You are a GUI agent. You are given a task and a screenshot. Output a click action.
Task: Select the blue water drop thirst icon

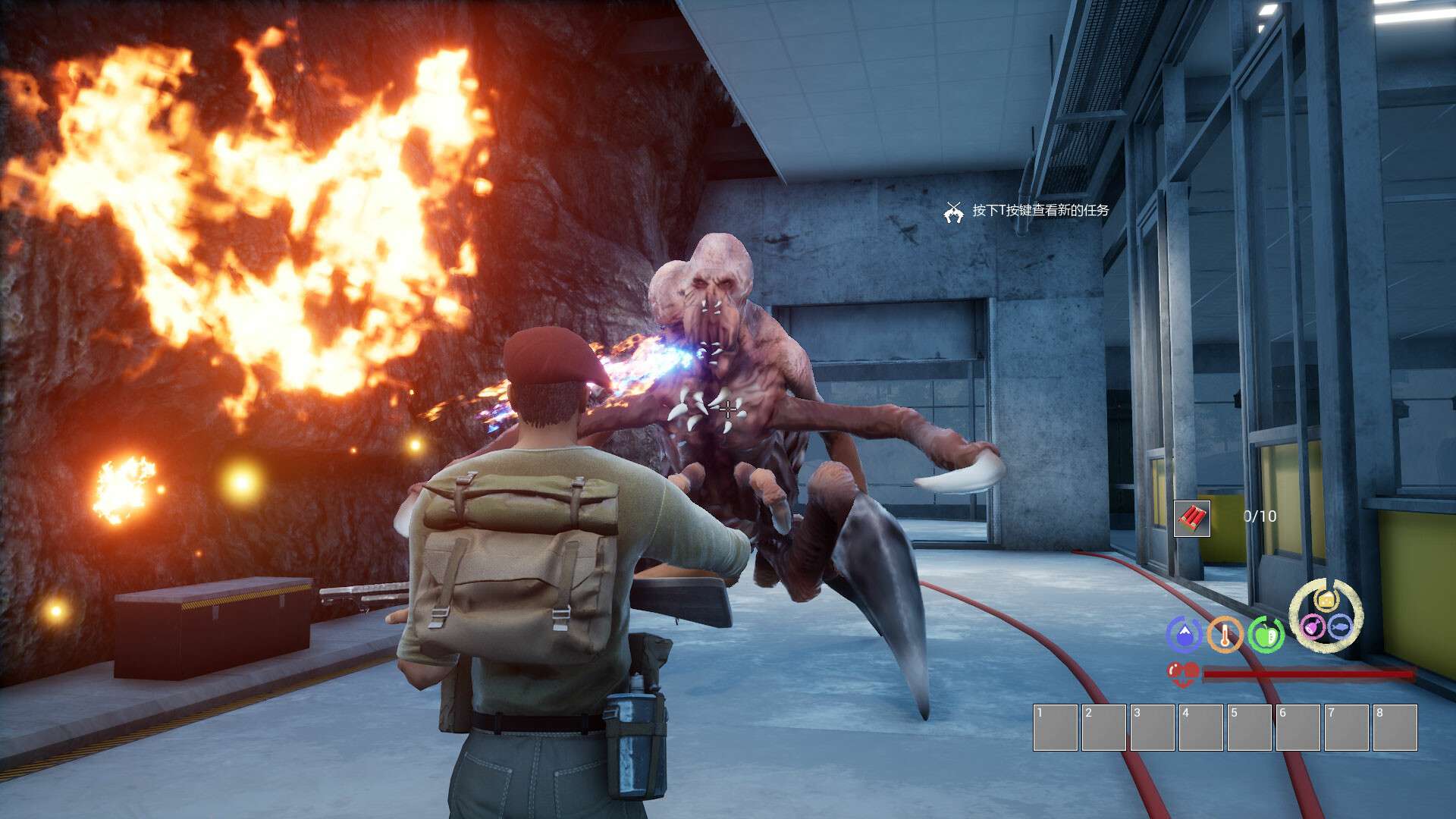[1183, 635]
